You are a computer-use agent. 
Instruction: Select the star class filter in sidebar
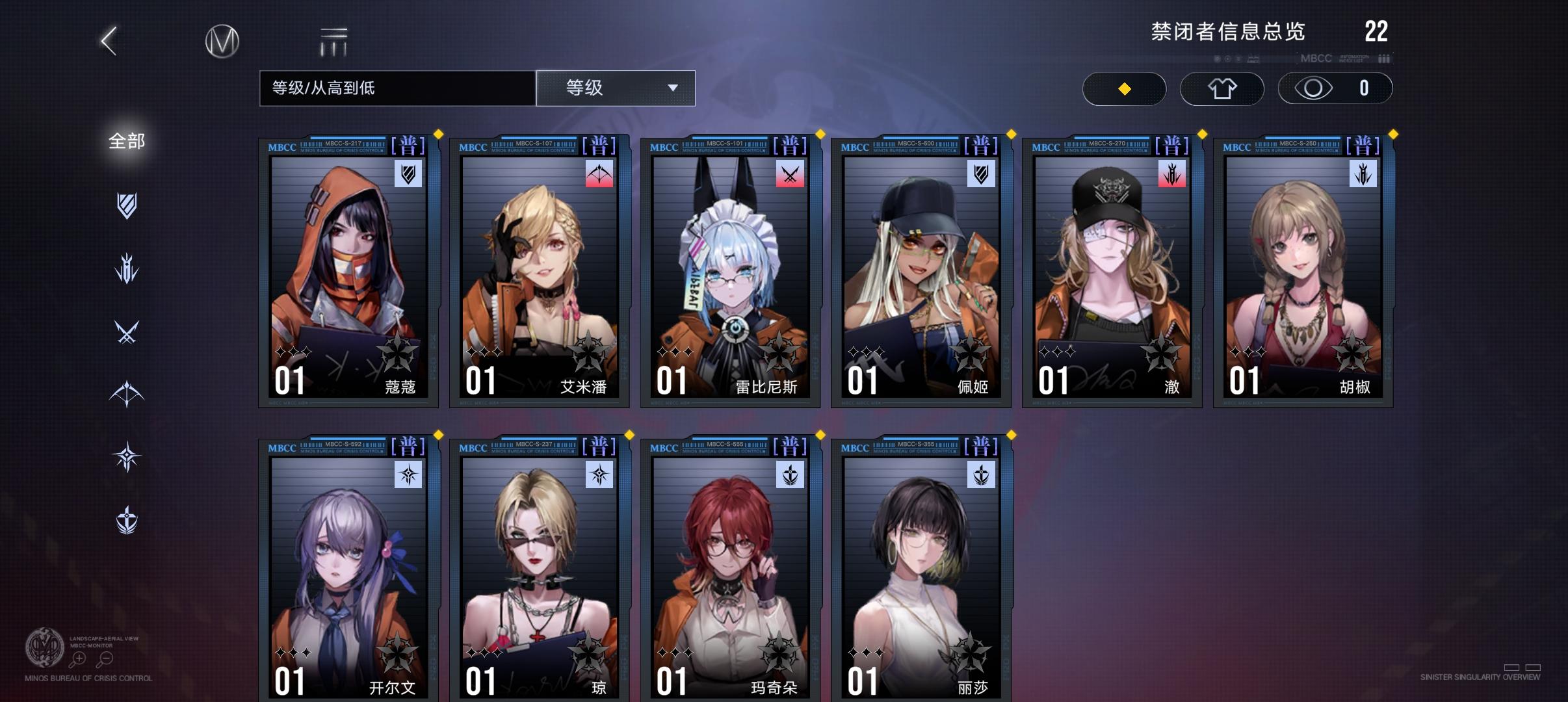tap(127, 457)
